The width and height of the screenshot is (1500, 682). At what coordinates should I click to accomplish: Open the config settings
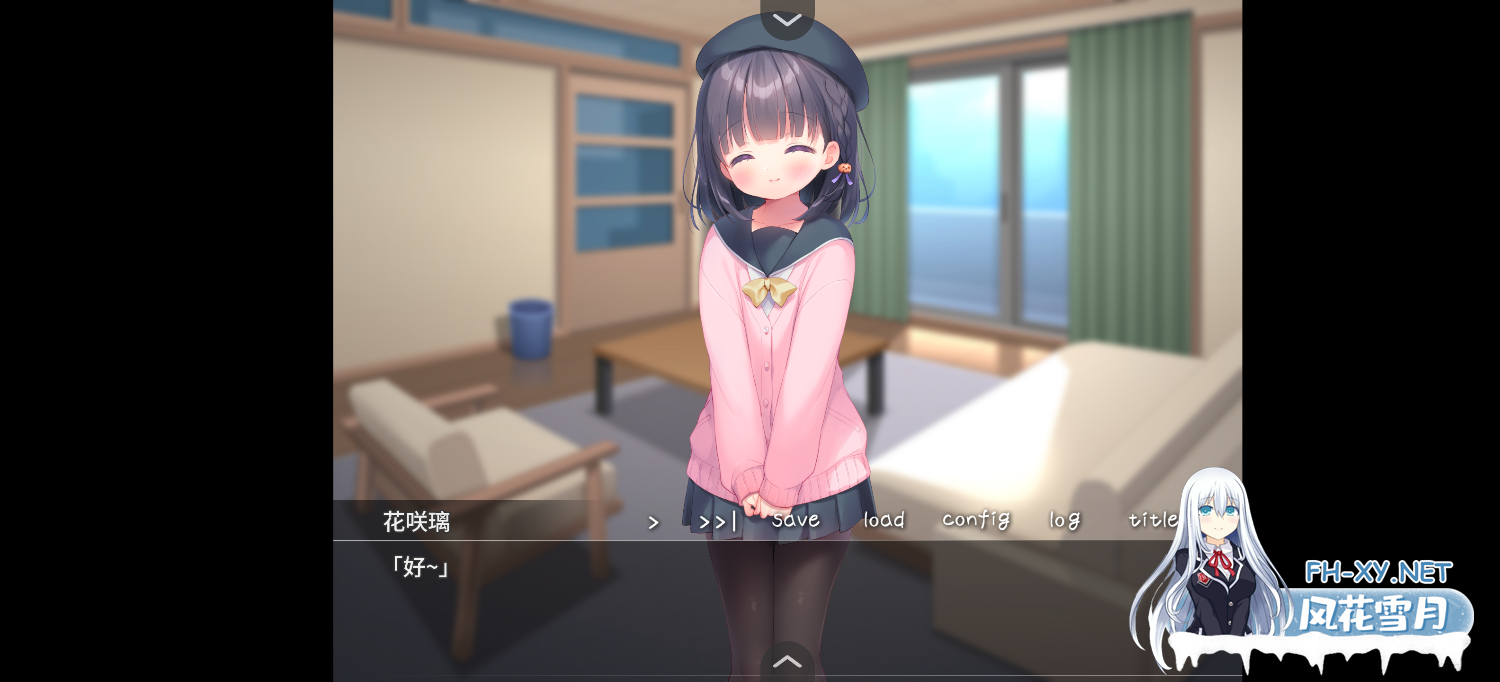(975, 520)
